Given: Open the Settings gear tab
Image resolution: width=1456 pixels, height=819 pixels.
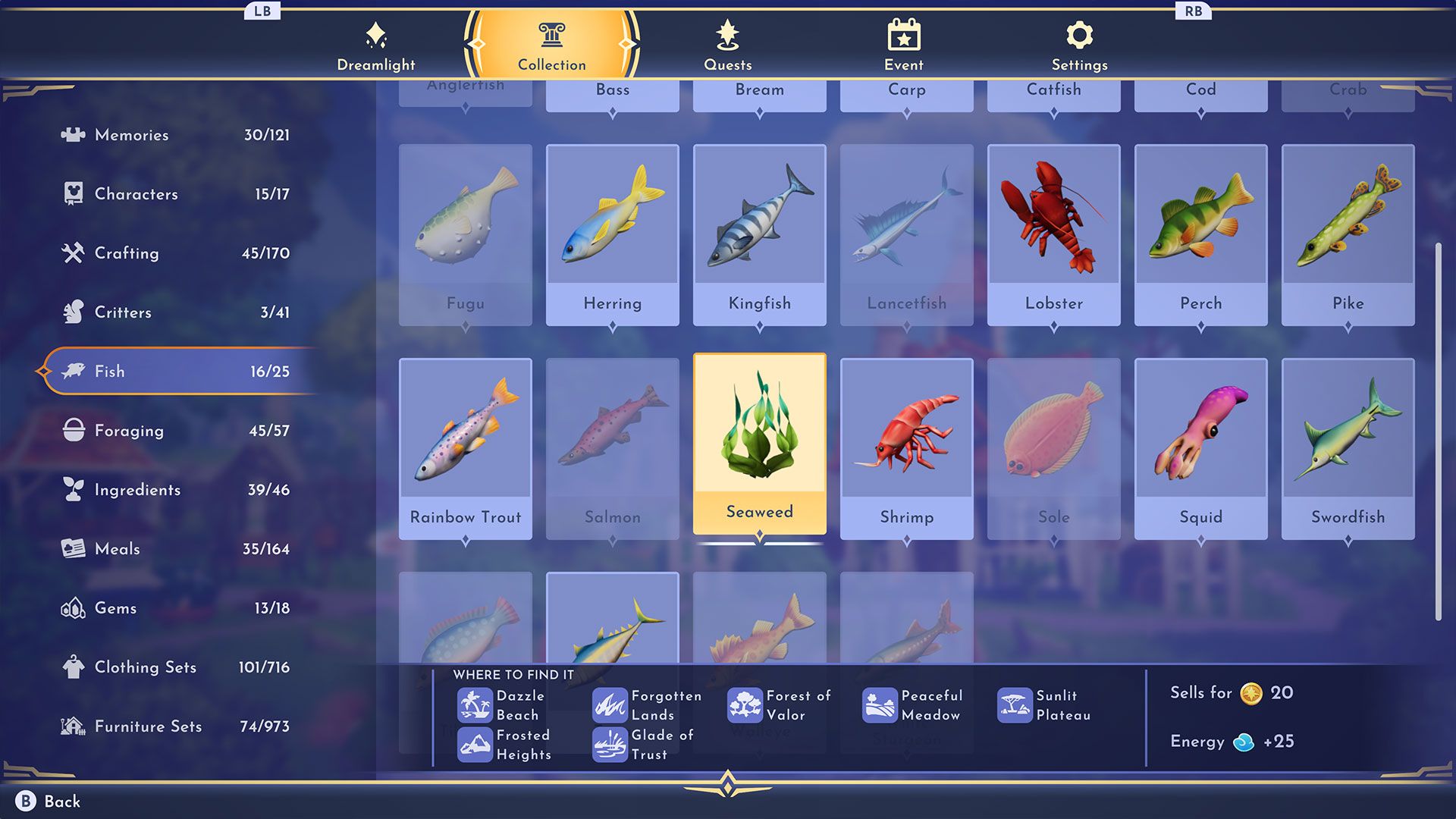Looking at the screenshot, I should coord(1079,33).
